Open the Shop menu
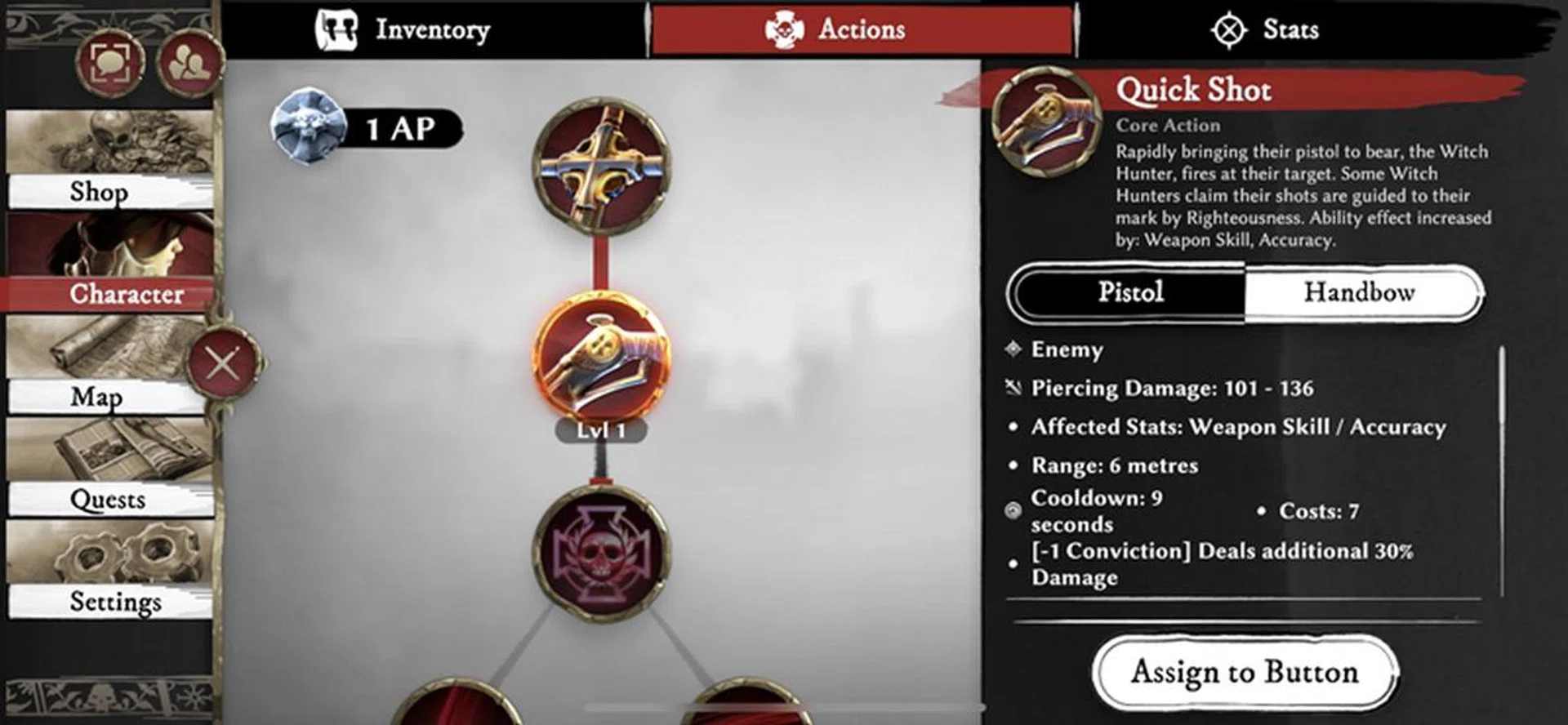1568x725 pixels. point(100,193)
